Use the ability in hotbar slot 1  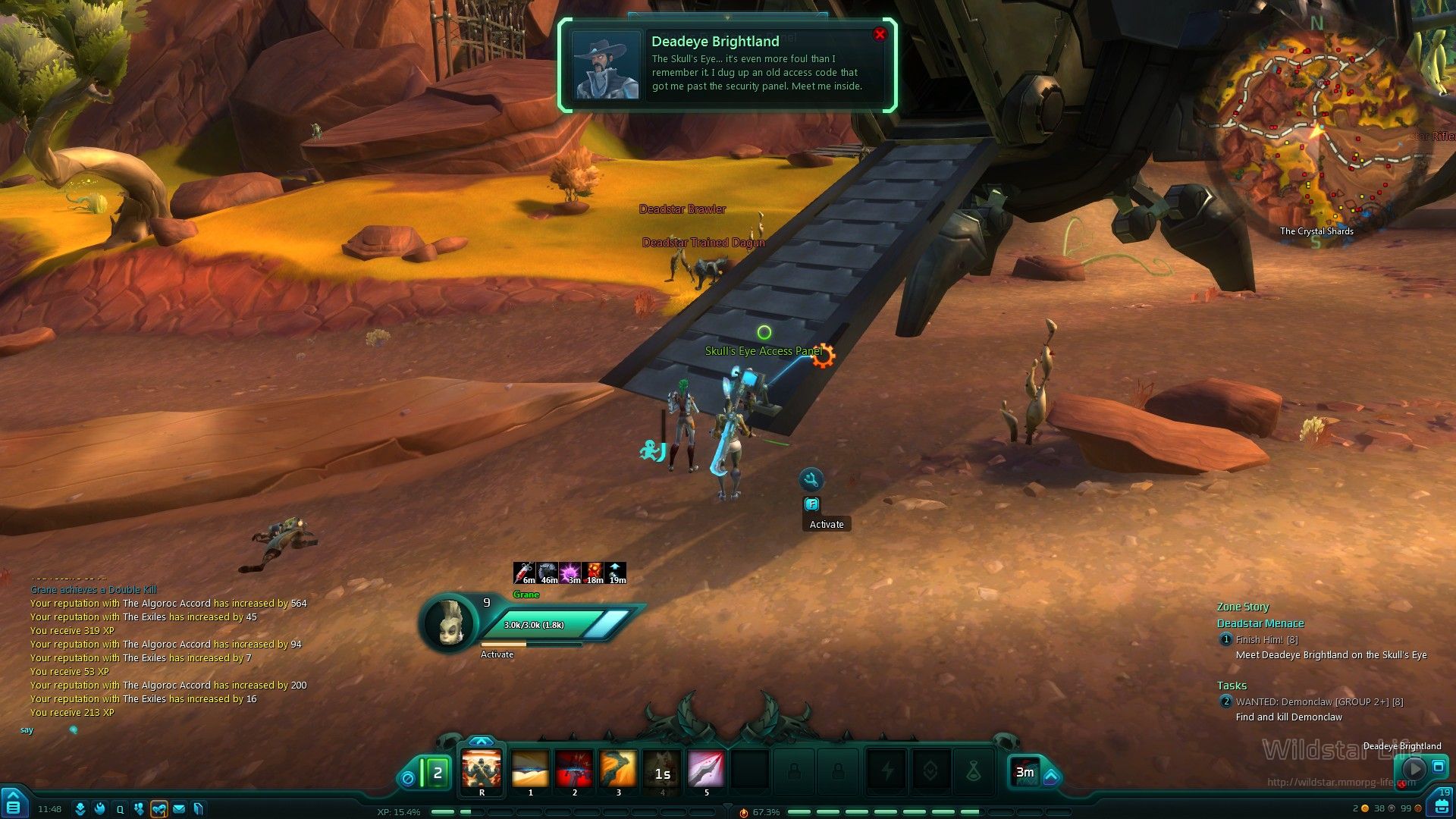click(x=530, y=770)
